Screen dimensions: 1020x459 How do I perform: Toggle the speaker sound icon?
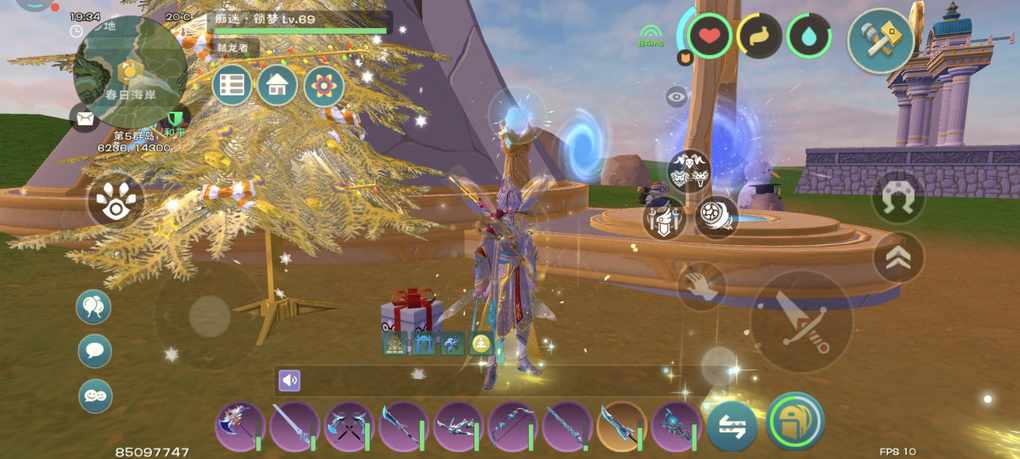290,380
